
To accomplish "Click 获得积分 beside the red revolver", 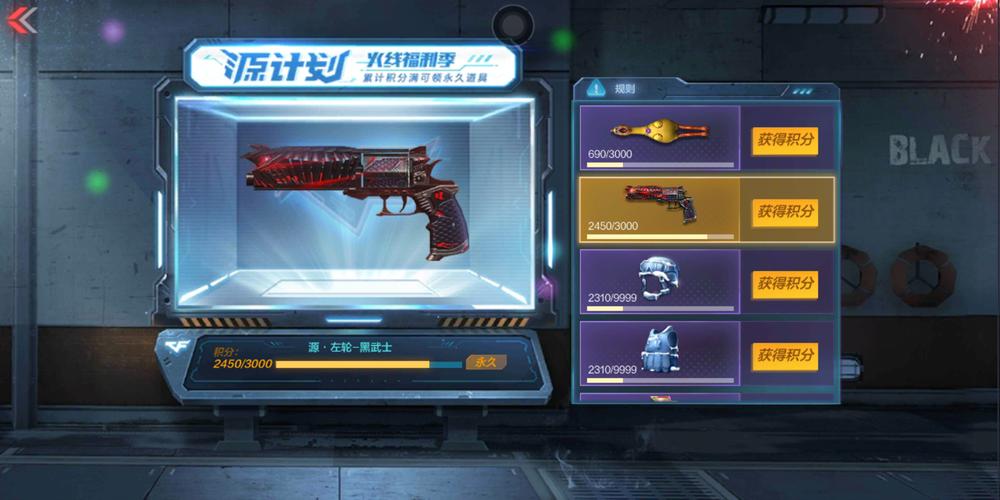I will [785, 211].
